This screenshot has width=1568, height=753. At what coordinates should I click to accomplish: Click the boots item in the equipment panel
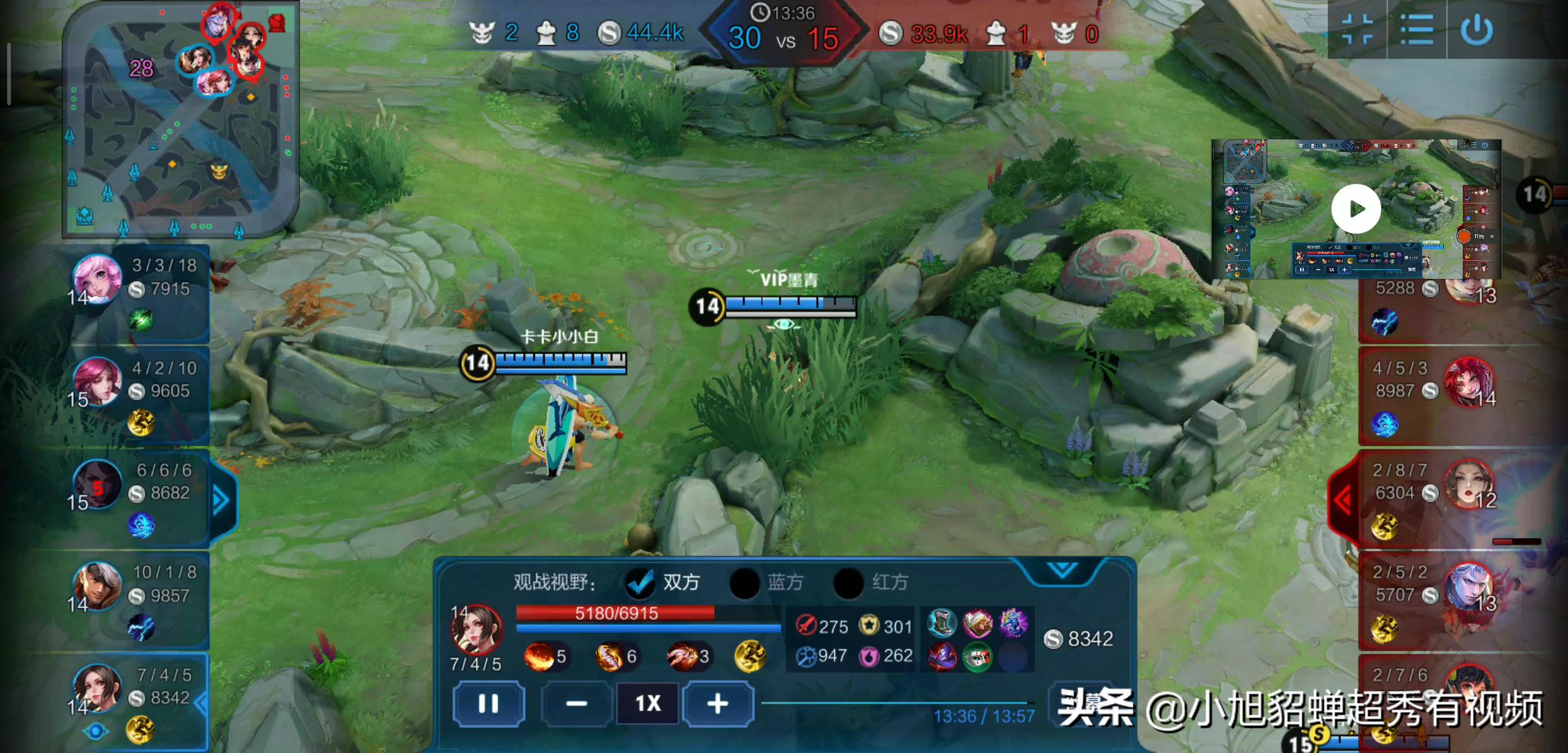[x=942, y=623]
